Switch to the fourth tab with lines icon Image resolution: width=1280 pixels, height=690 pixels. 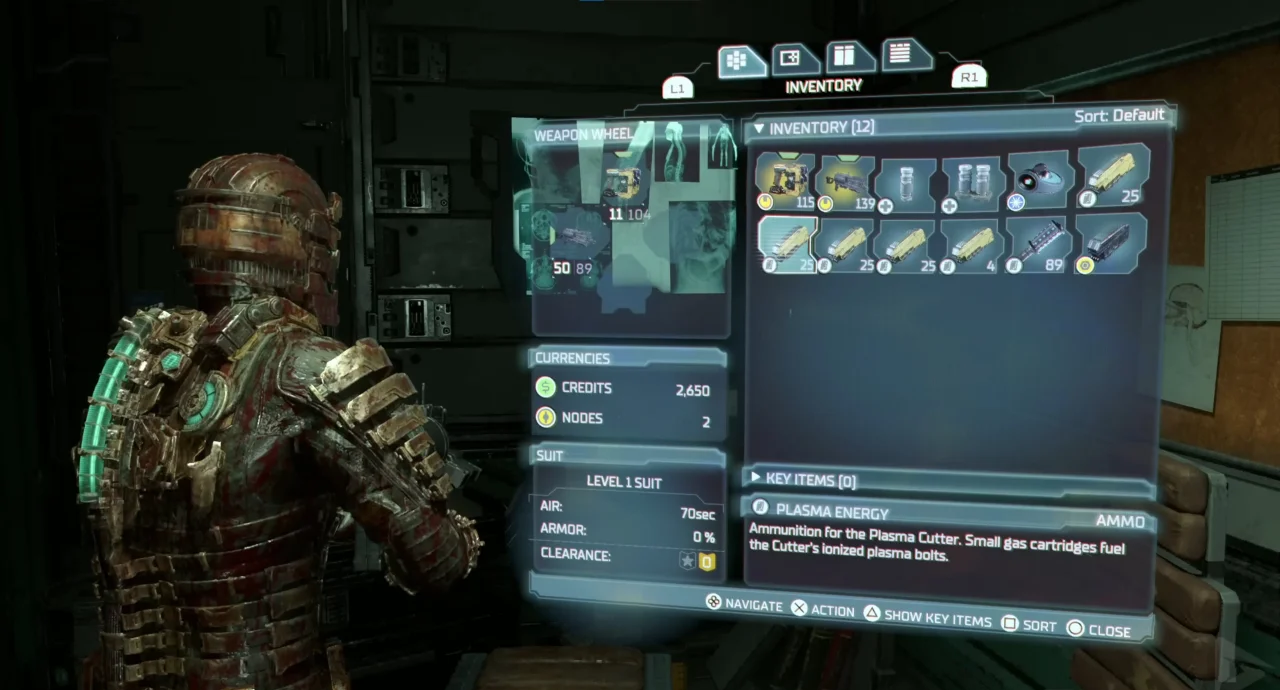point(903,54)
